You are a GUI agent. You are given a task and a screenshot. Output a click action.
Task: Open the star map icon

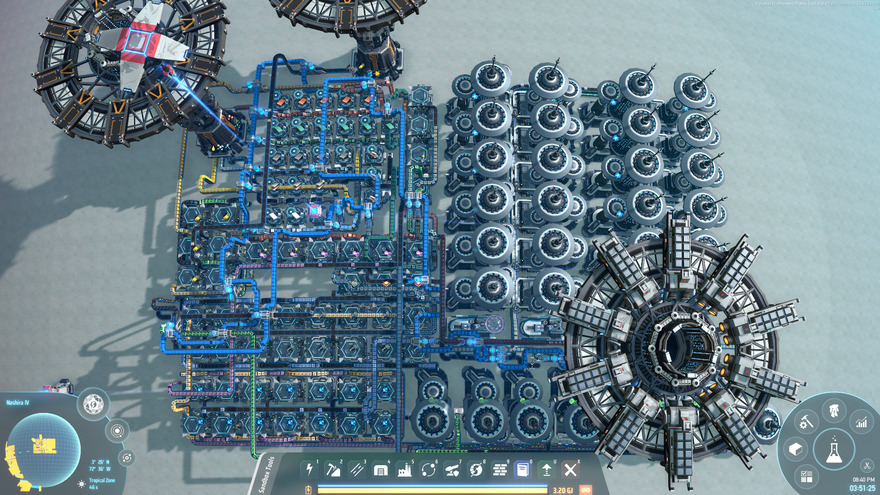click(126, 457)
